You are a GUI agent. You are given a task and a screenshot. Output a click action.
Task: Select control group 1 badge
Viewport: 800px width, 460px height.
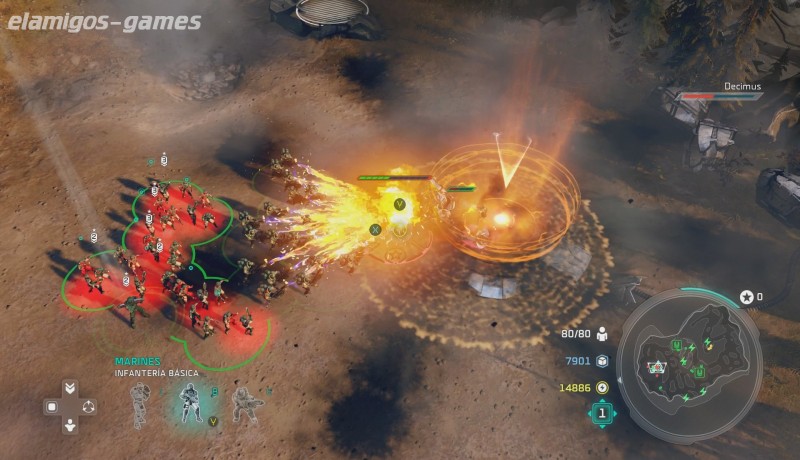(602, 412)
